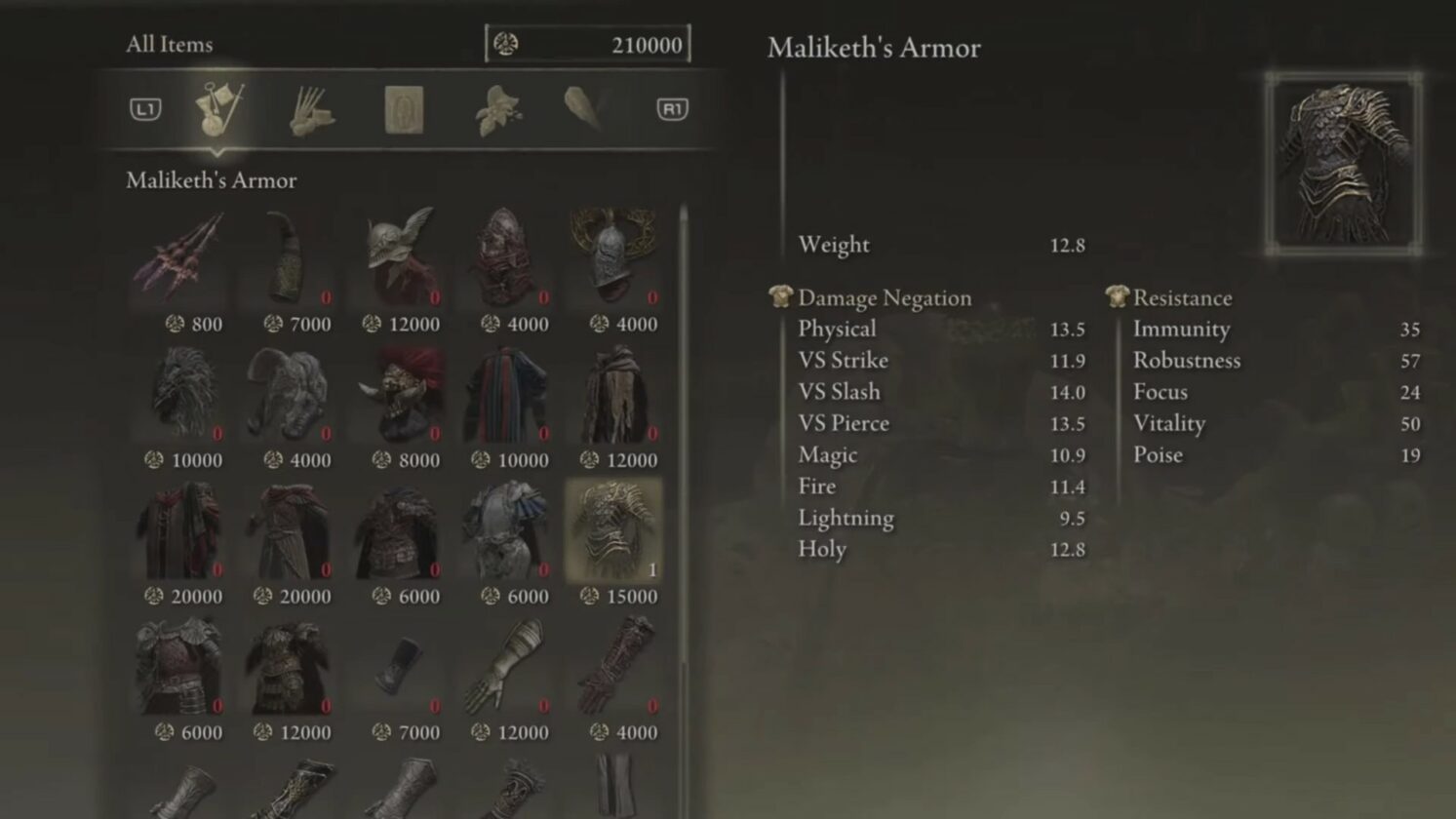Switch to the All Items category tab

tap(219, 108)
